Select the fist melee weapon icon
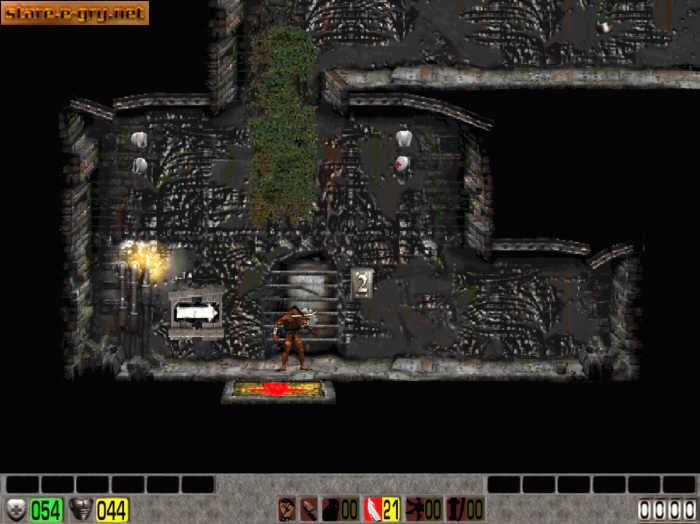 287,509
